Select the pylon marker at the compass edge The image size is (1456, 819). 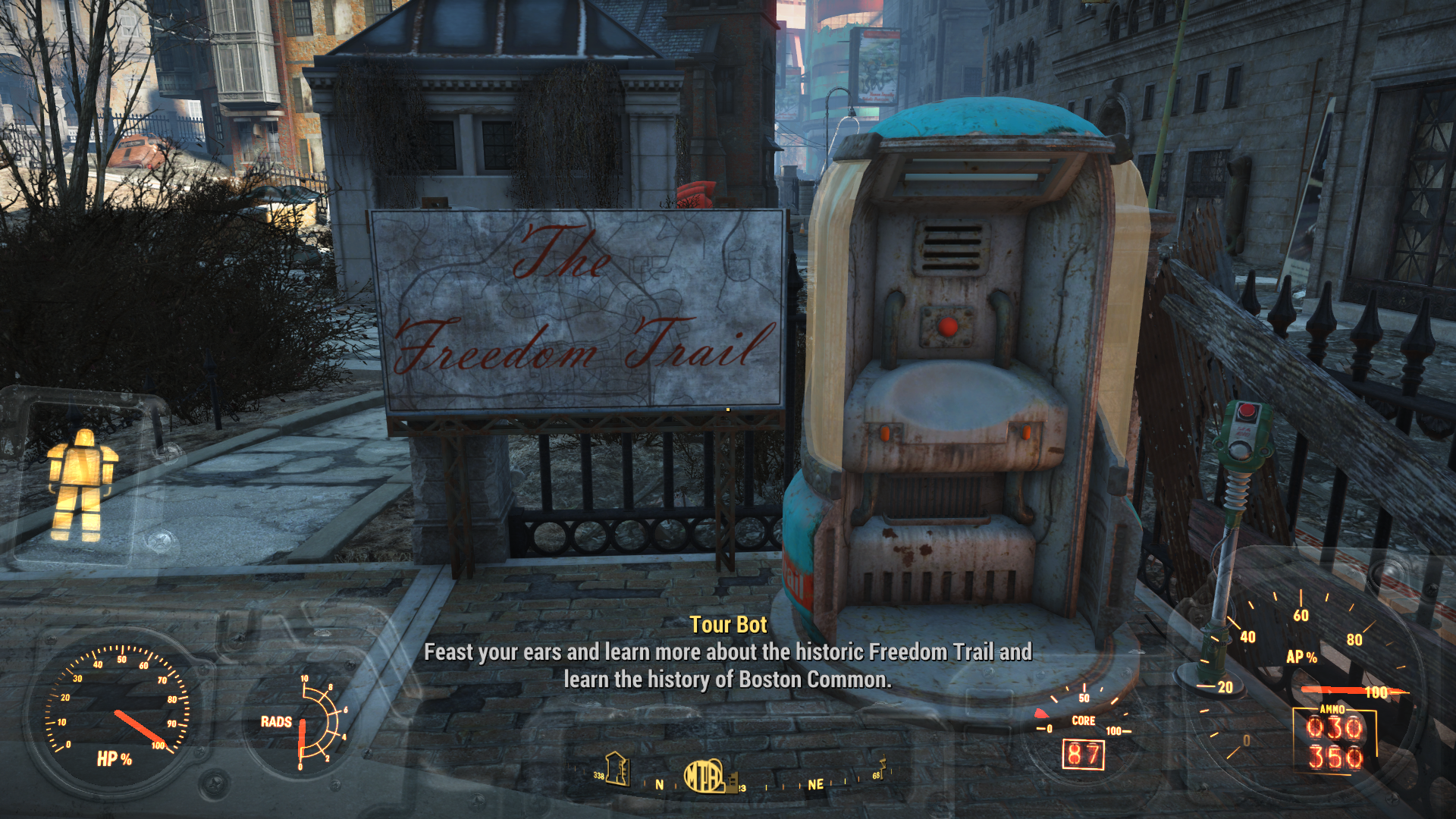[881, 767]
